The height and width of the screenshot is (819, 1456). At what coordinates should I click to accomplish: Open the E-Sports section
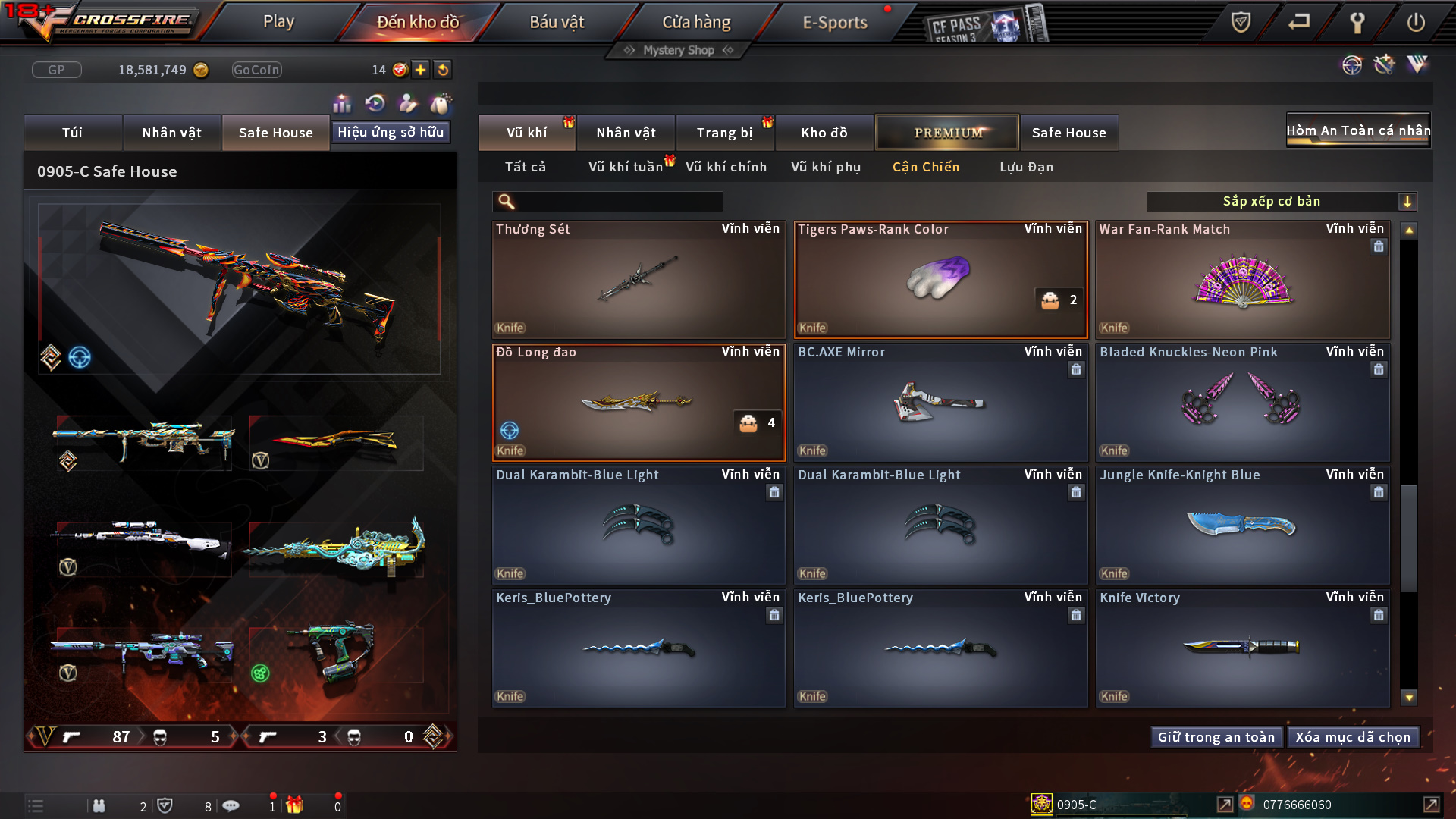834,22
